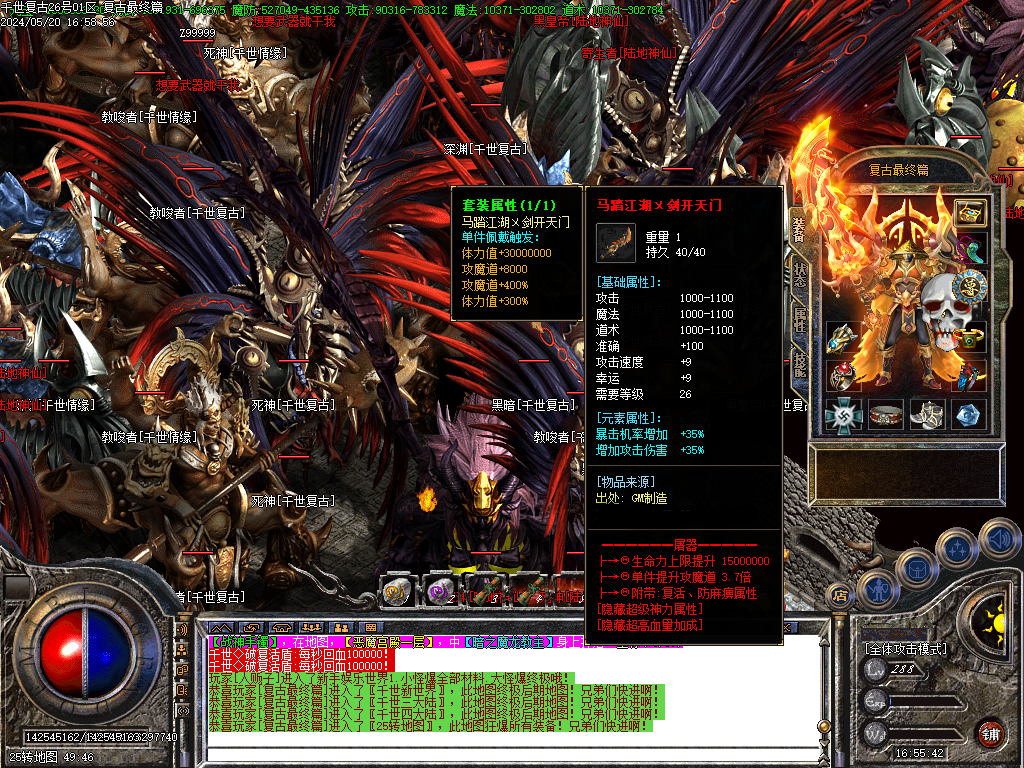Select the 技能 skills tab

tap(799, 367)
